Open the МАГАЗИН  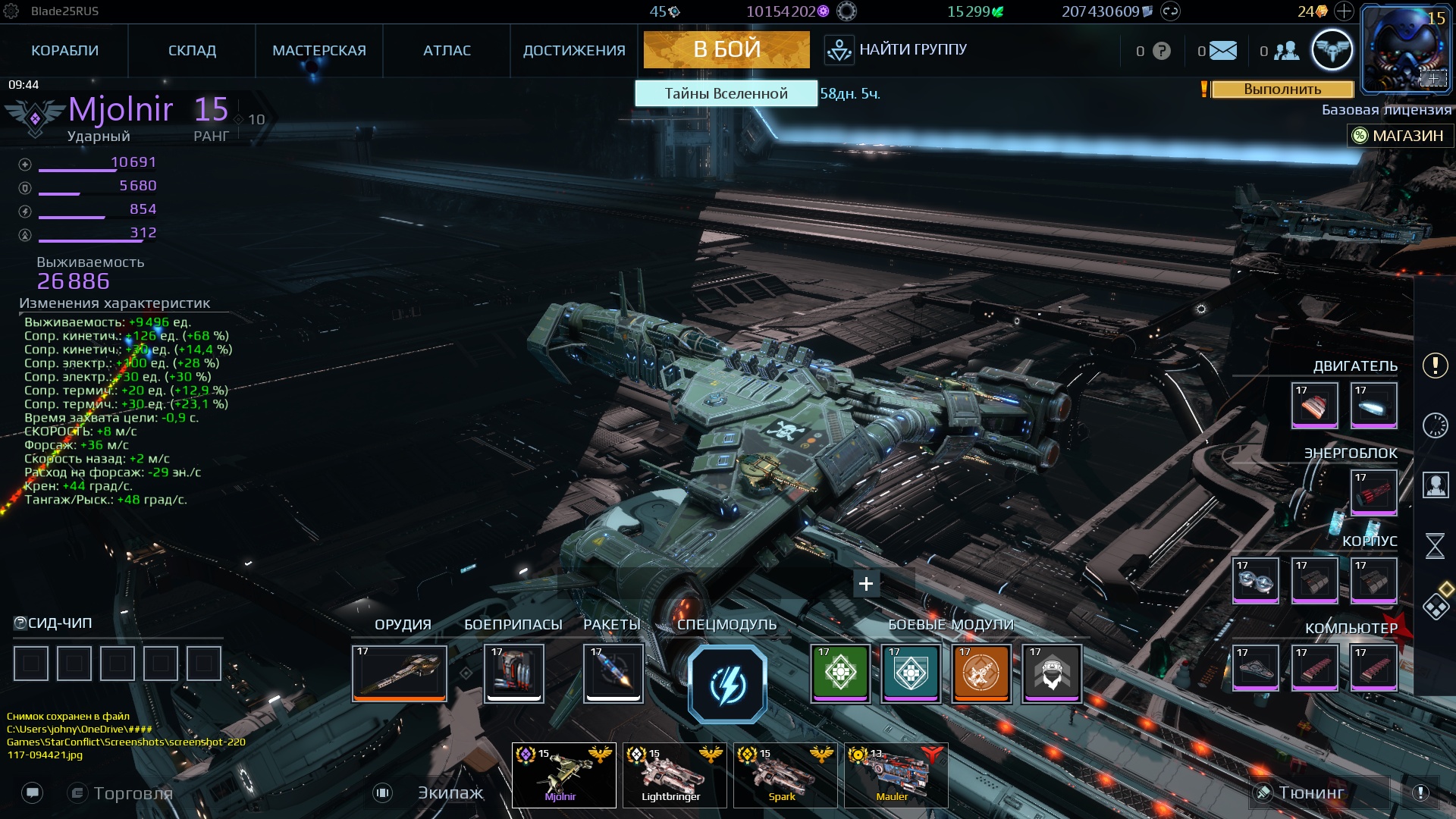tap(1402, 136)
